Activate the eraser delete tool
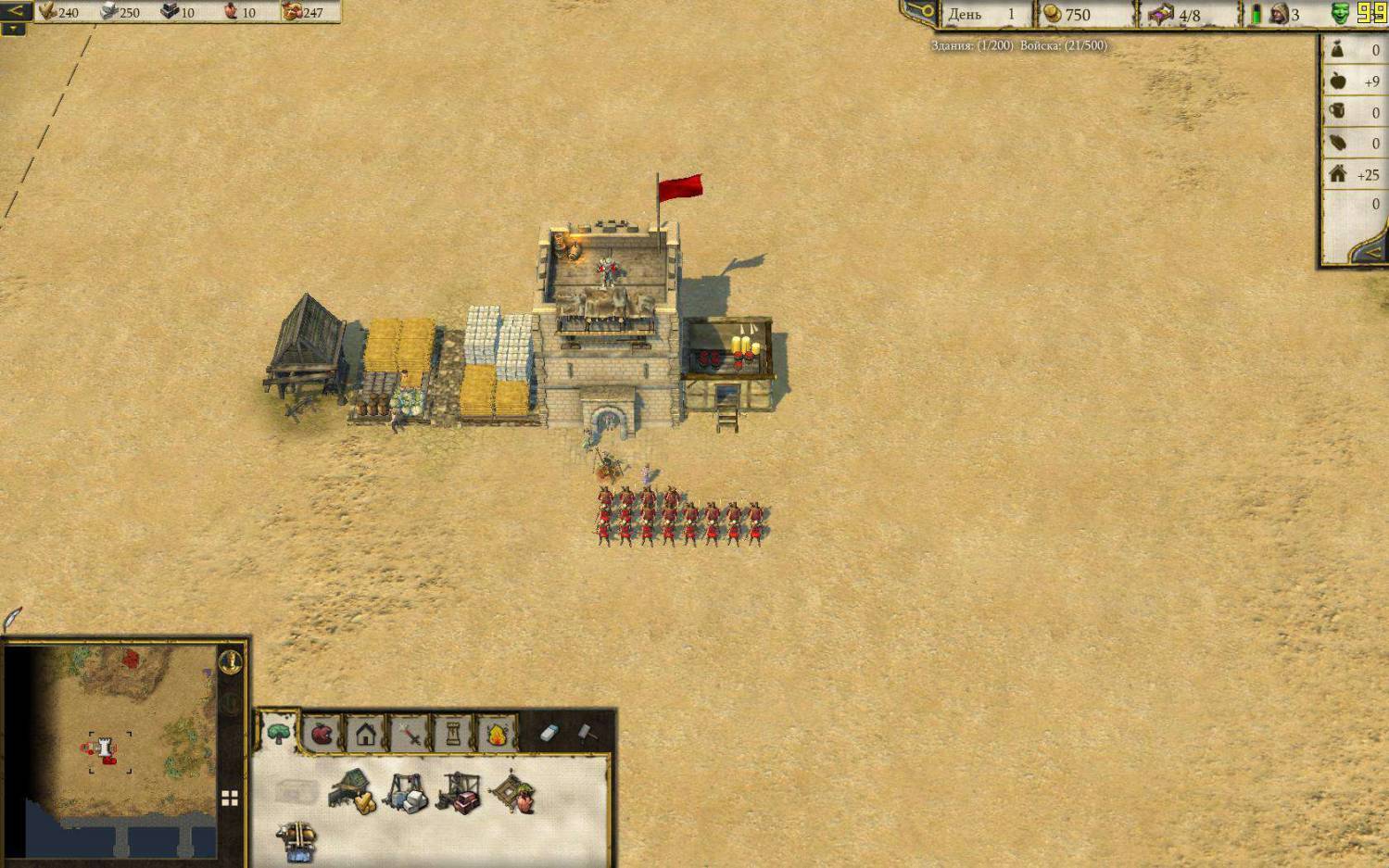The image size is (1389, 868). 549,733
